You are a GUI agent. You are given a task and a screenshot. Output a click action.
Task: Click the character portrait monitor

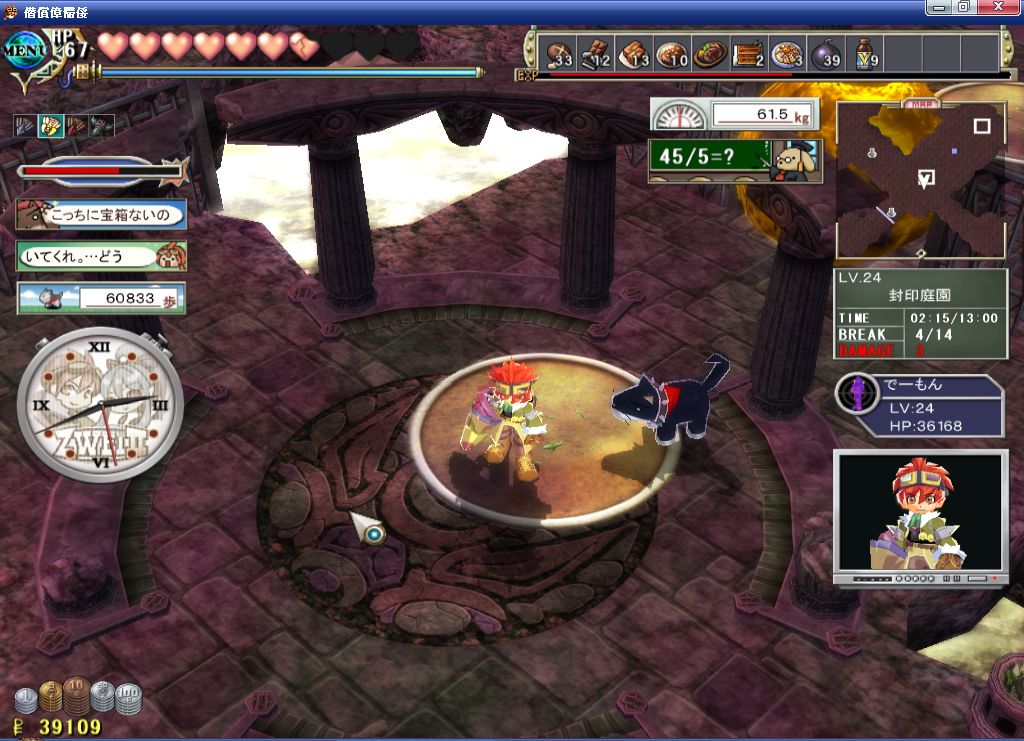tap(919, 514)
